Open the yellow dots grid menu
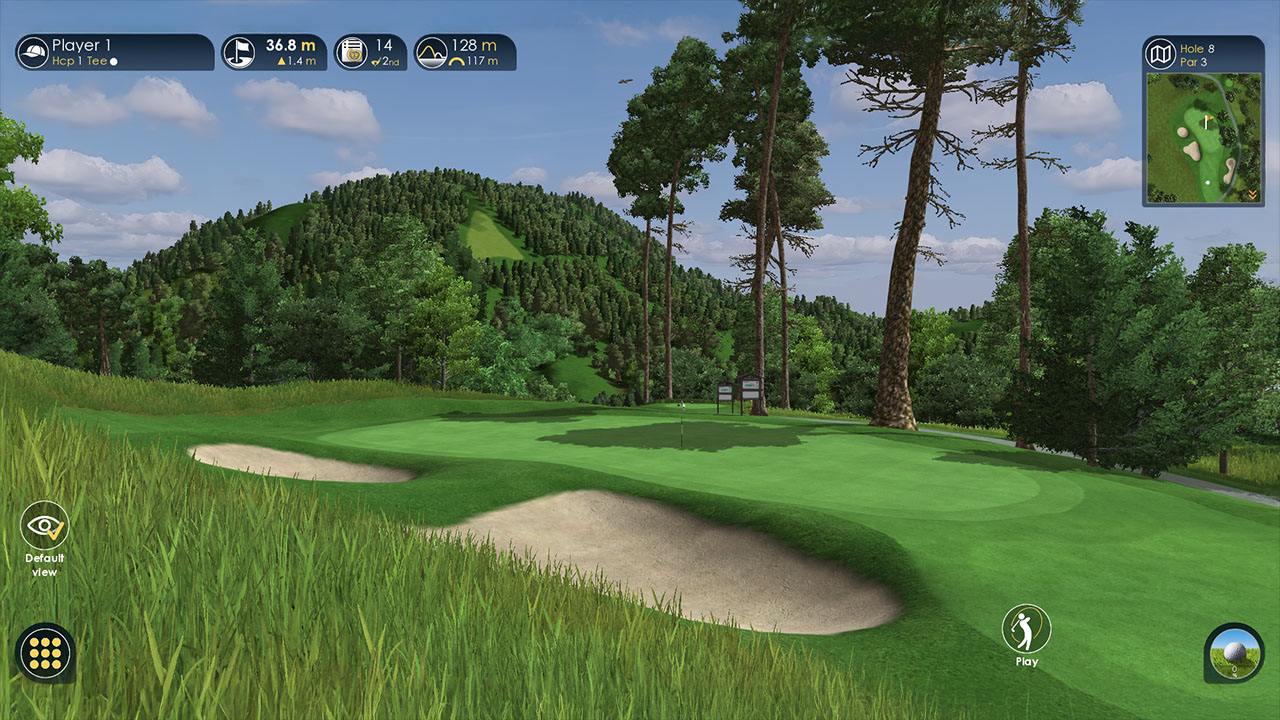1280x720 pixels. point(45,653)
